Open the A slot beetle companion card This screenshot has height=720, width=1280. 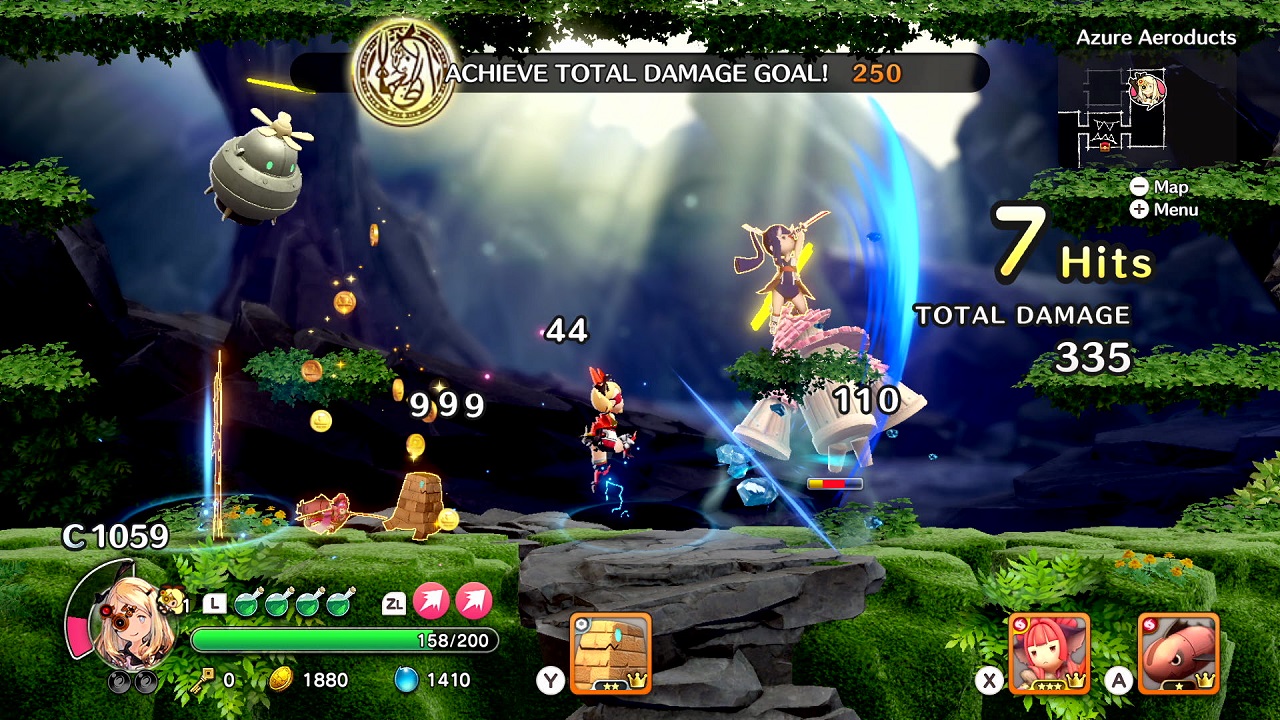[1180, 655]
